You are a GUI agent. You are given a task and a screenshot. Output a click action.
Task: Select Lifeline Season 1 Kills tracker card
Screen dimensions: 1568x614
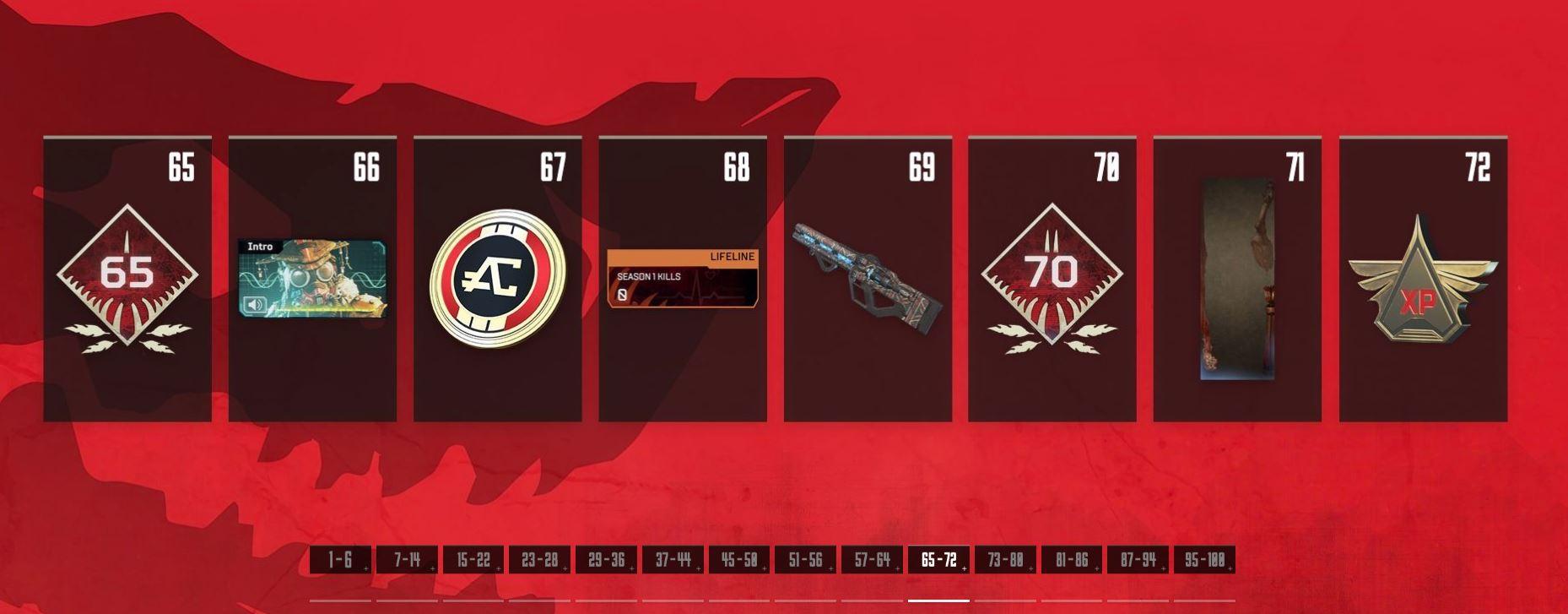tap(683, 279)
